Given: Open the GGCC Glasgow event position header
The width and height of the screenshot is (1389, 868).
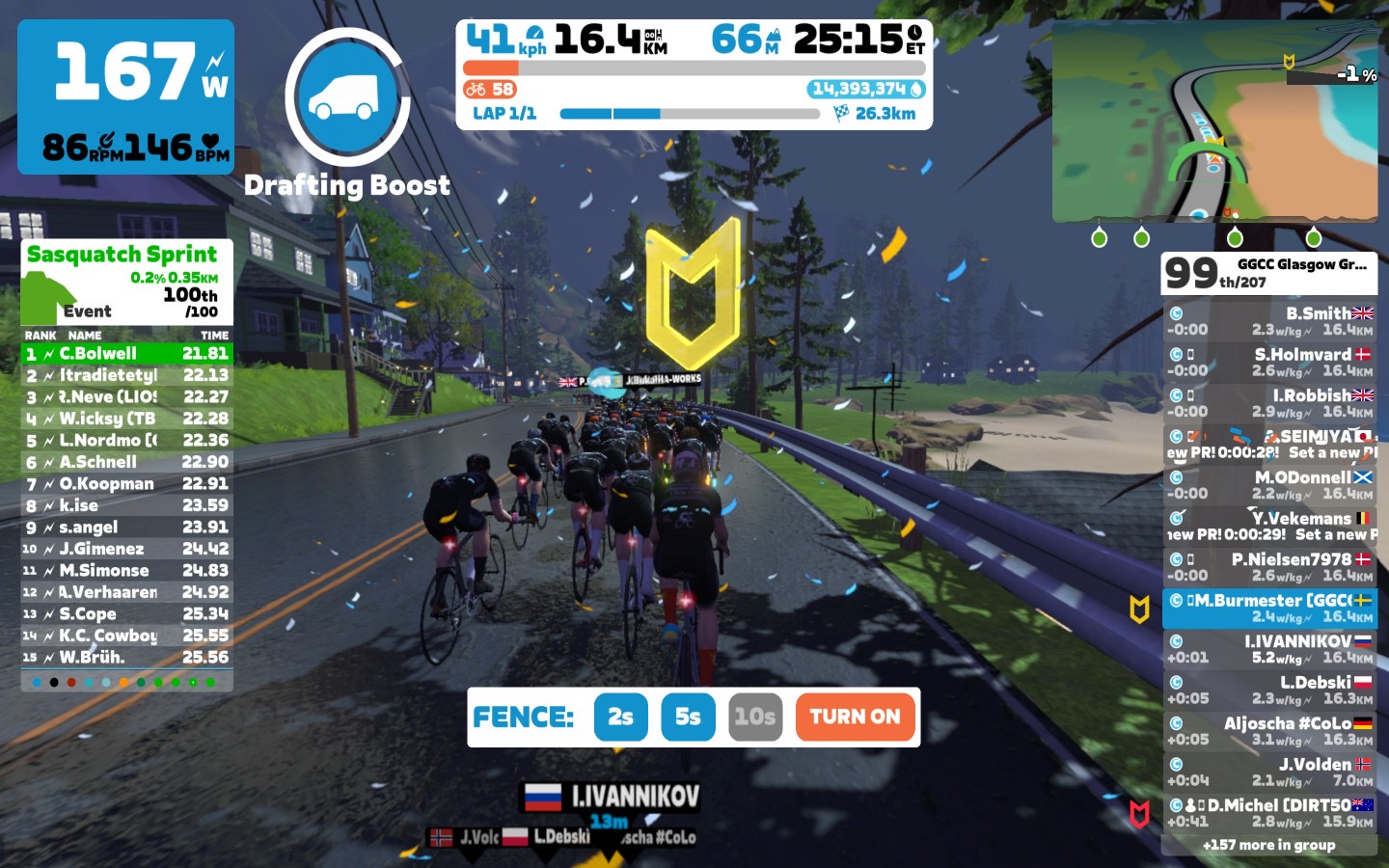Looking at the screenshot, I should click(x=1269, y=273).
